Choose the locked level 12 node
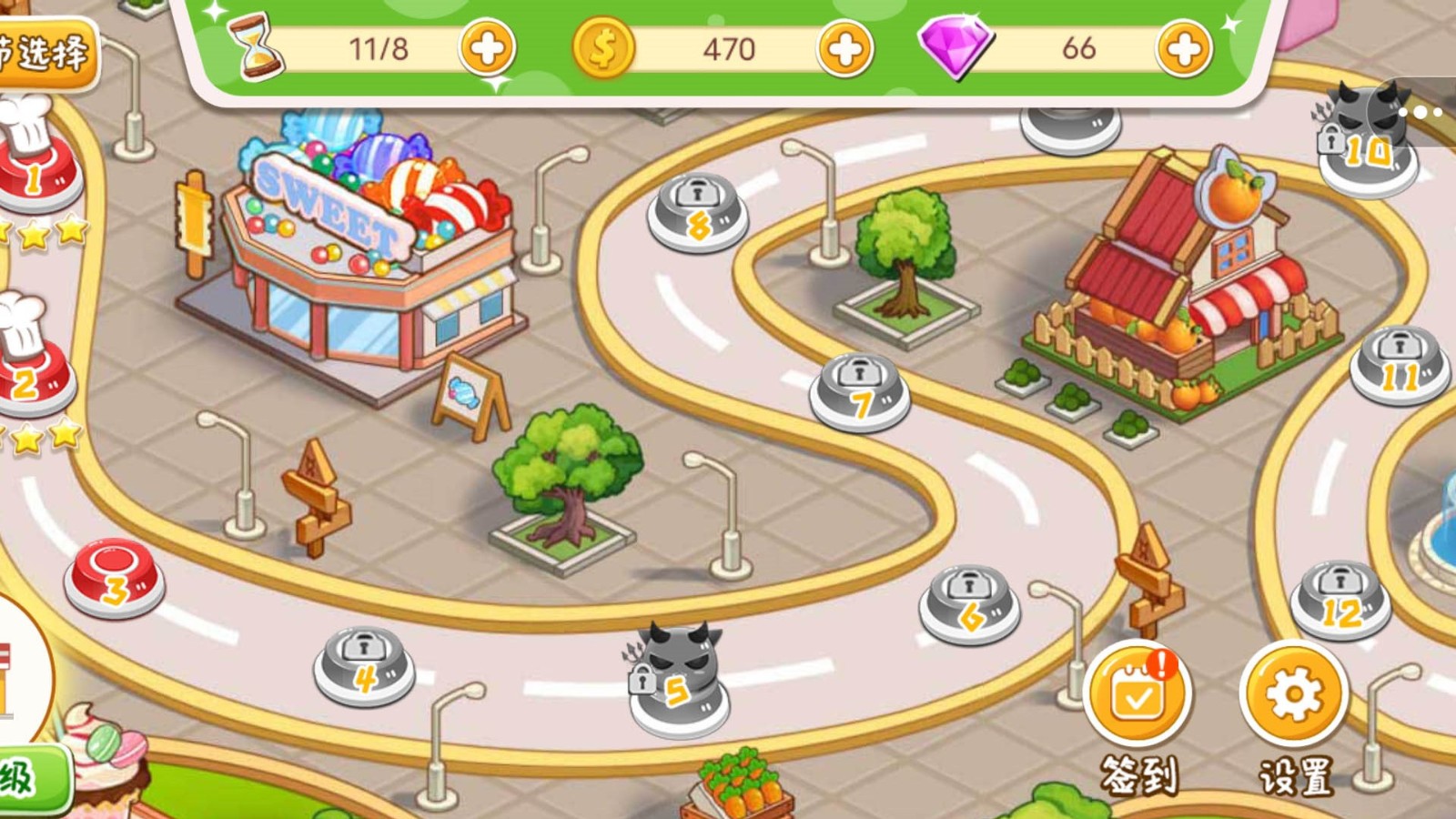 click(x=1340, y=600)
